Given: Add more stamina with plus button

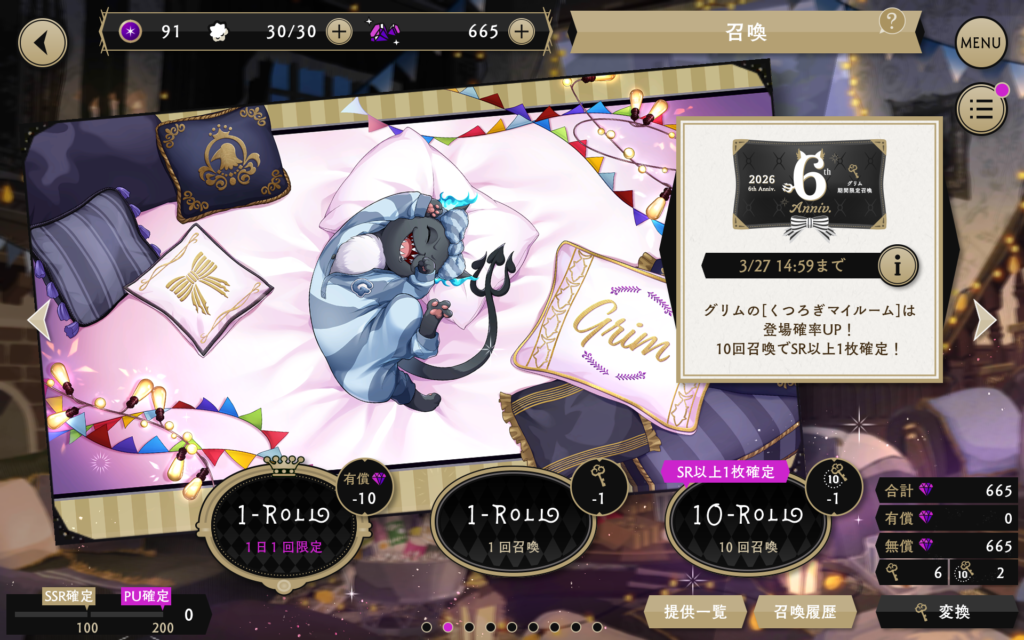Looking at the screenshot, I should pos(339,31).
